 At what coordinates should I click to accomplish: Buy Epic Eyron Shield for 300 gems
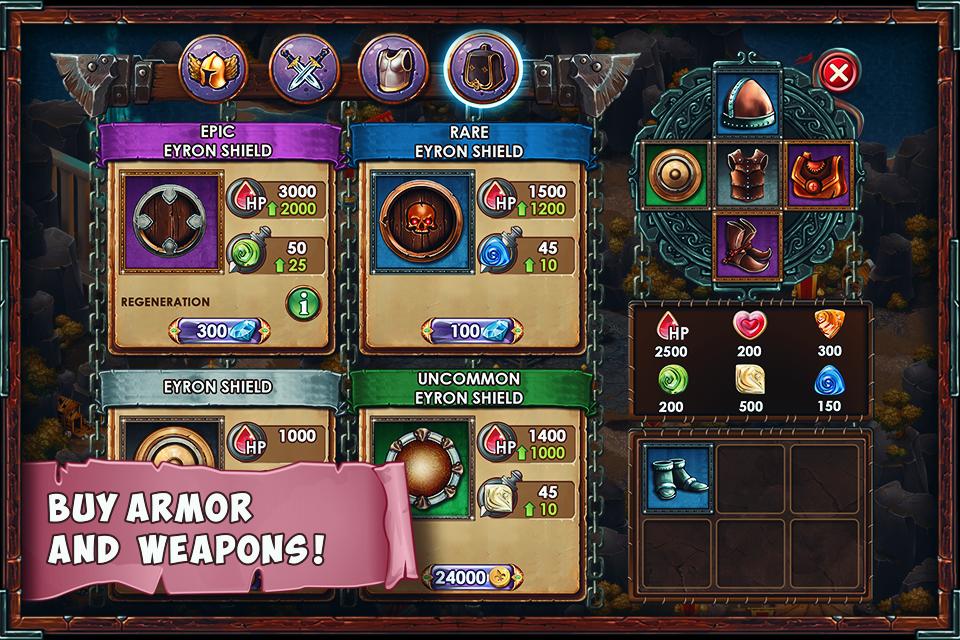tap(219, 330)
